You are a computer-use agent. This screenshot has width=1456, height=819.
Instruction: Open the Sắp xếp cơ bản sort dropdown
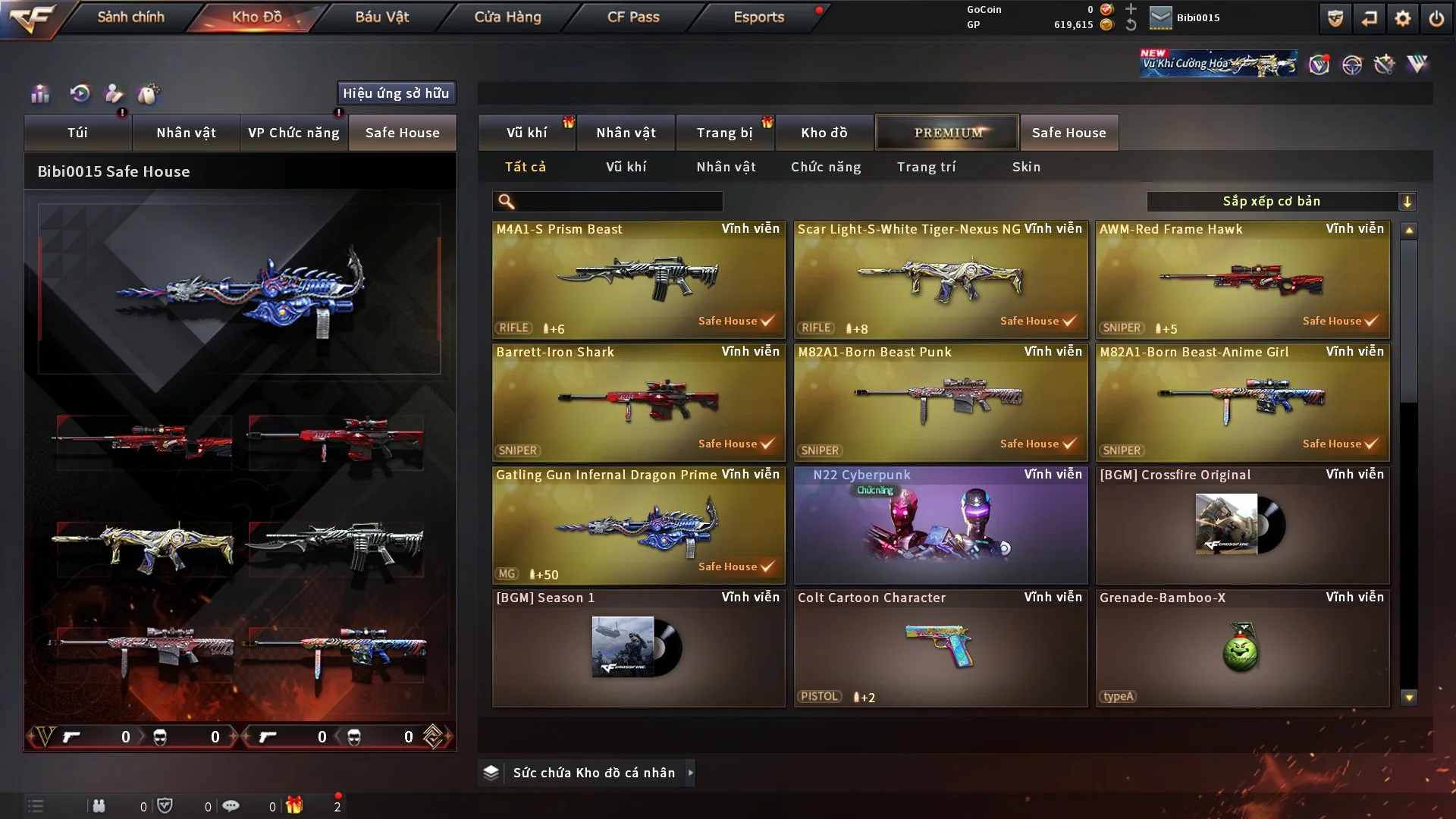(1281, 202)
